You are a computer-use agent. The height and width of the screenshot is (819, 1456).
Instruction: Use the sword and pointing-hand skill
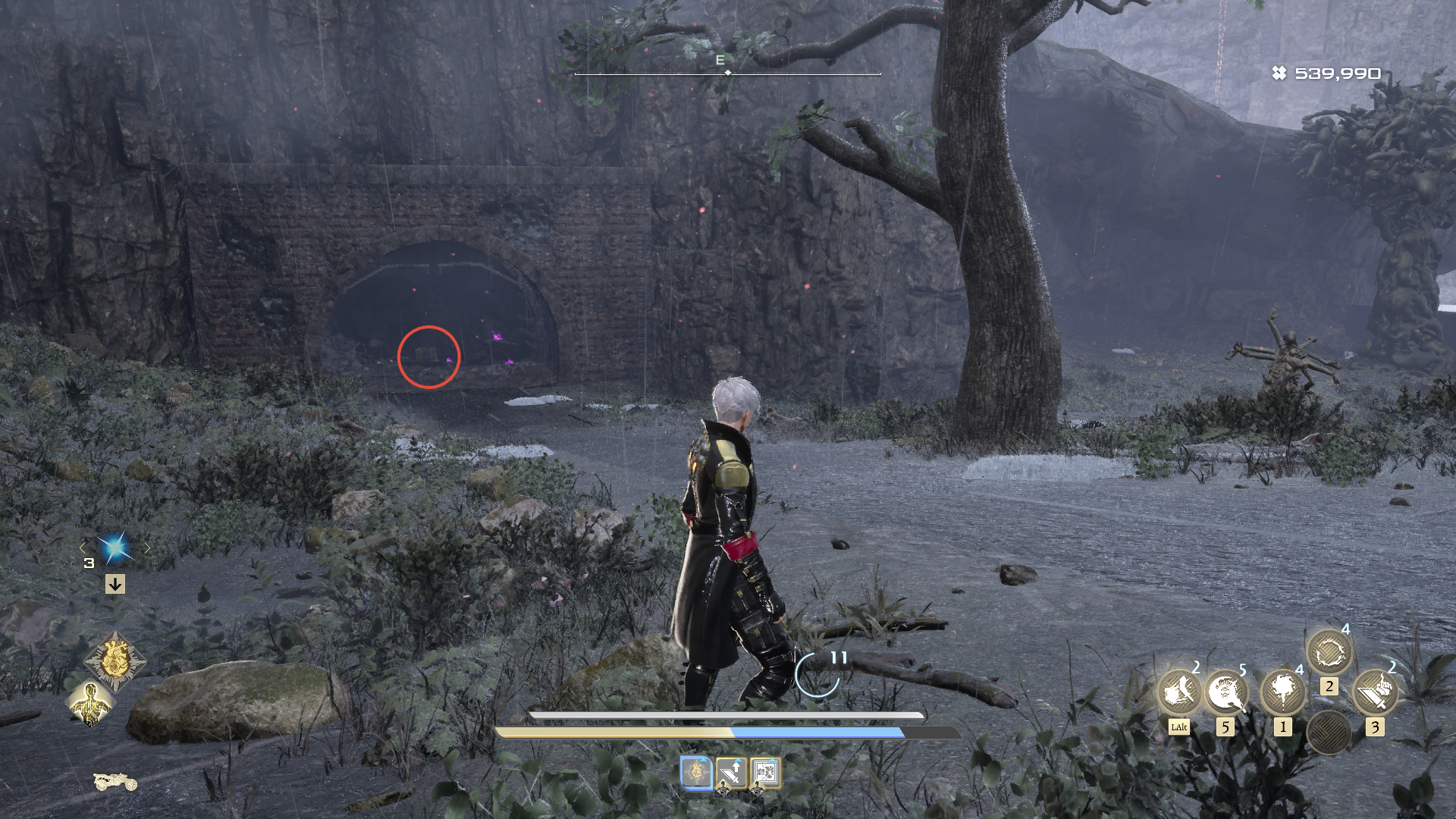point(1375,692)
